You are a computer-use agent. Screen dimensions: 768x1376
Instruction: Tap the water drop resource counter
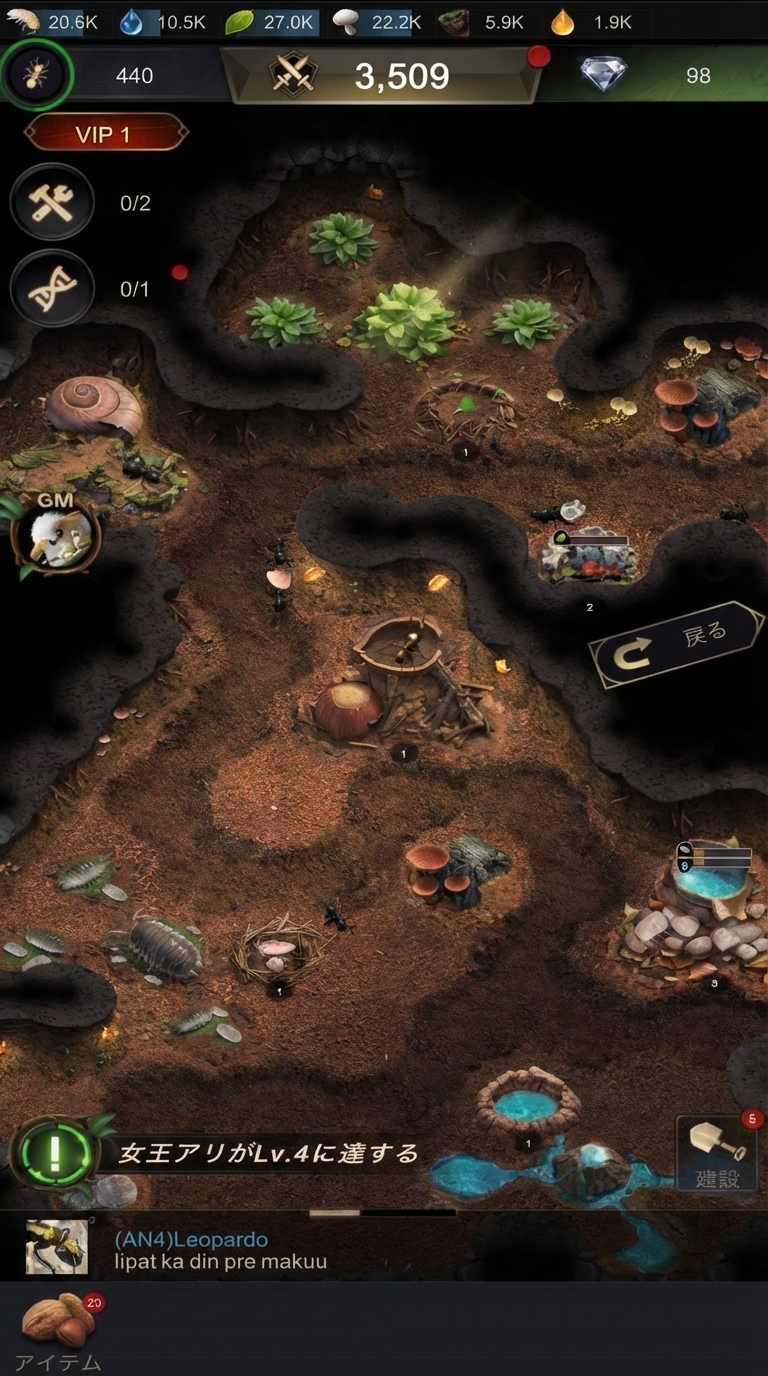pyautogui.click(x=162, y=22)
